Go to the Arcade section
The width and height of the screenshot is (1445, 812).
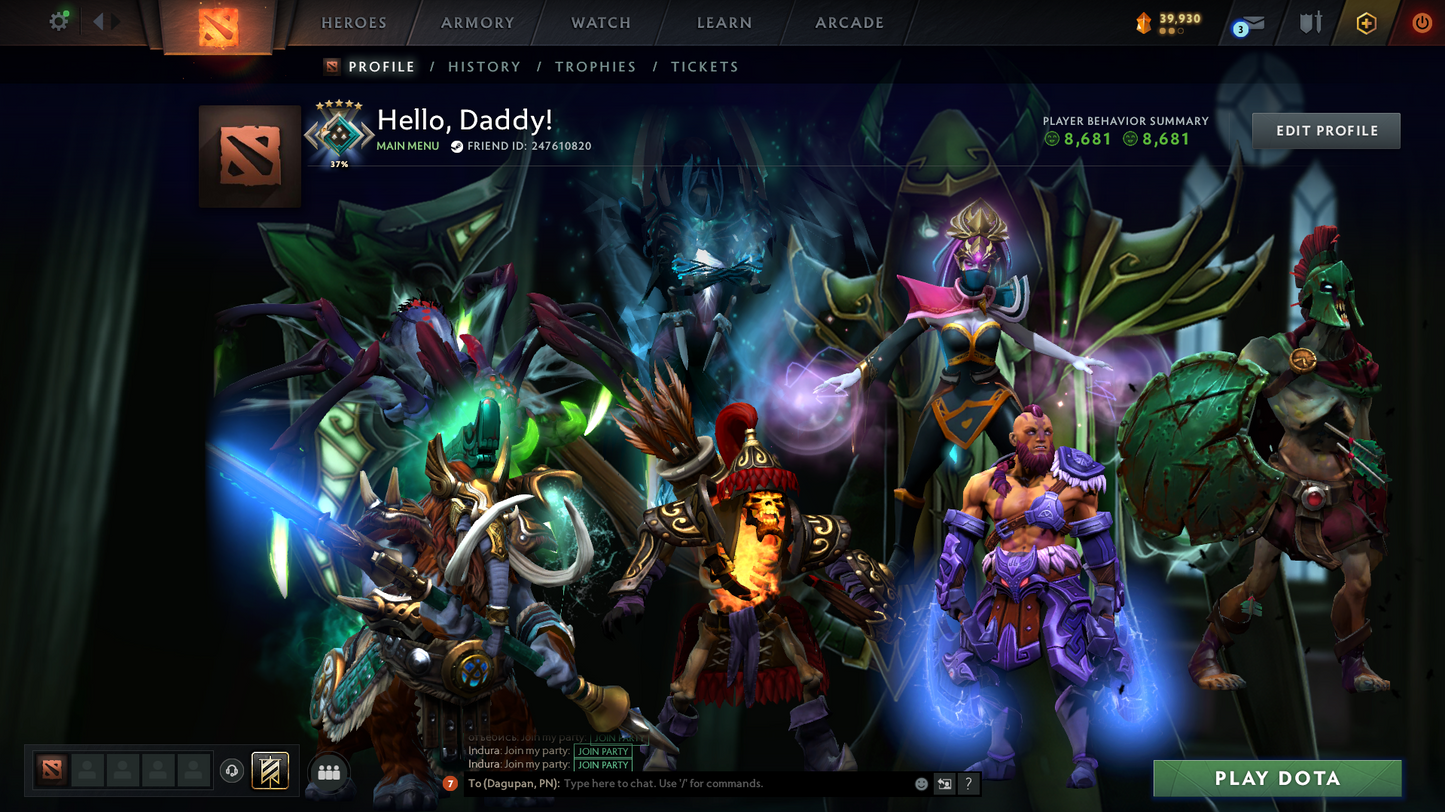849,23
